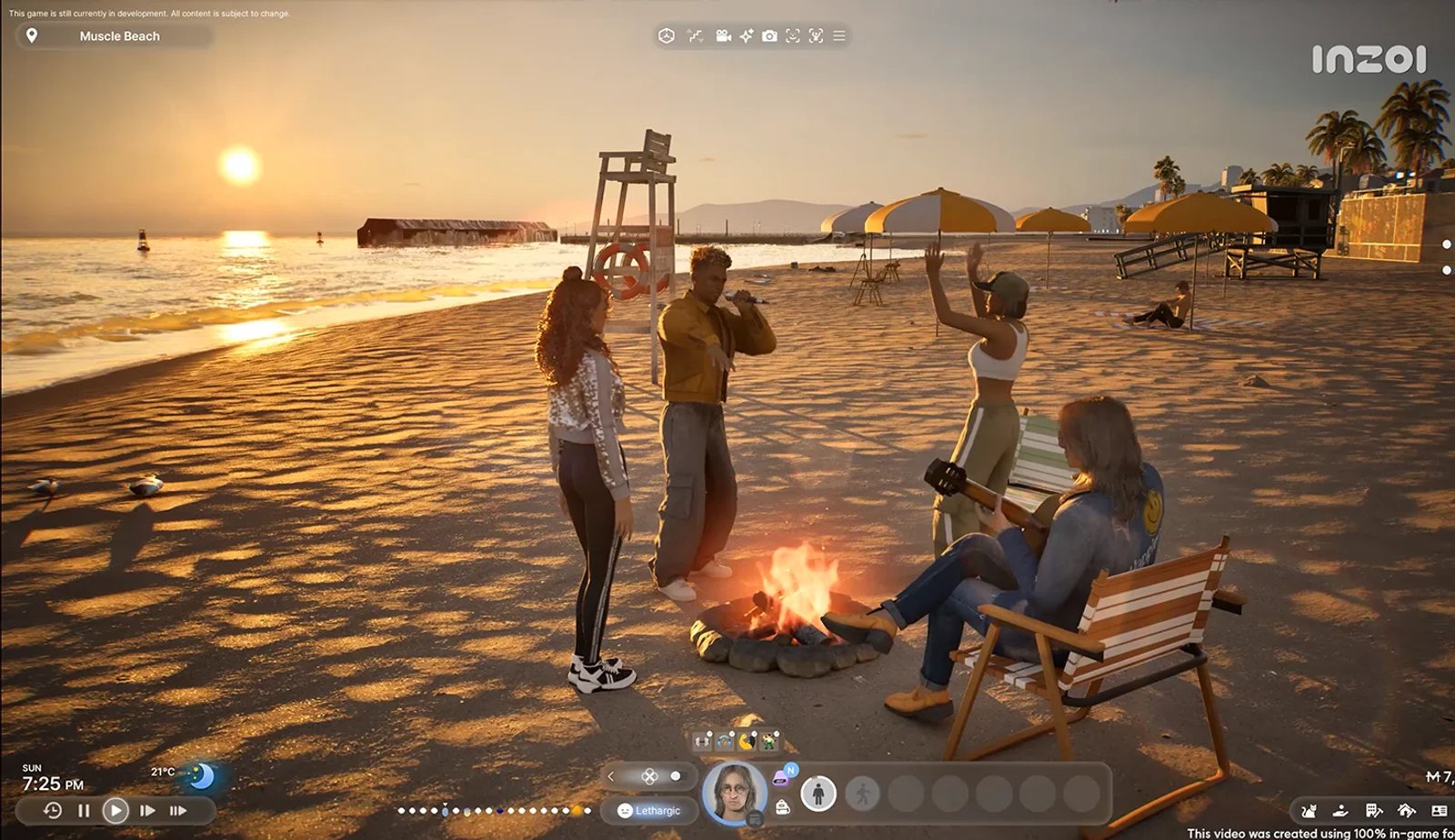This screenshot has width=1455, height=840.
Task: Open photo mode with the camera icon
Action: point(769,35)
